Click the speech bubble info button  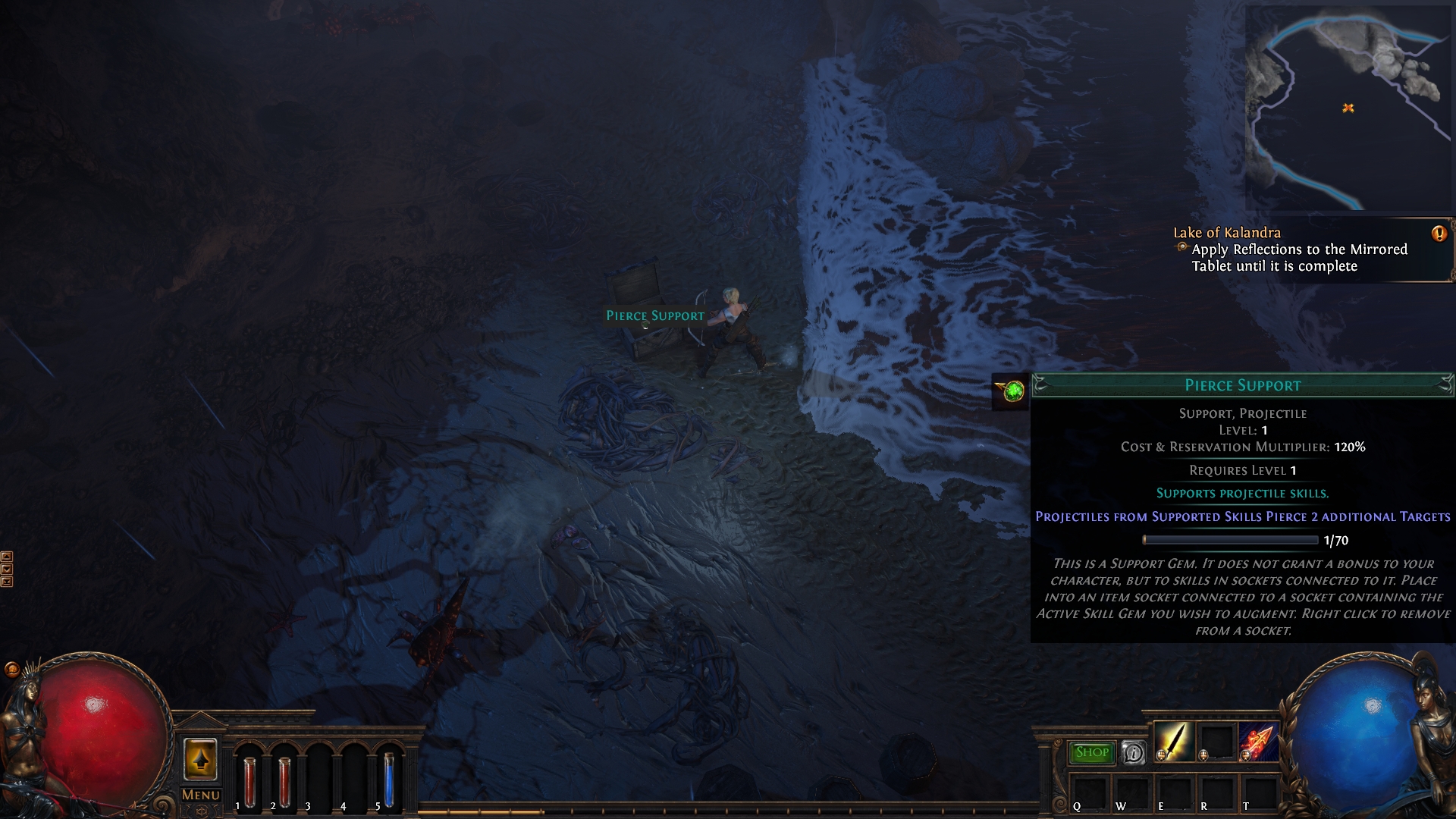coord(1133,752)
